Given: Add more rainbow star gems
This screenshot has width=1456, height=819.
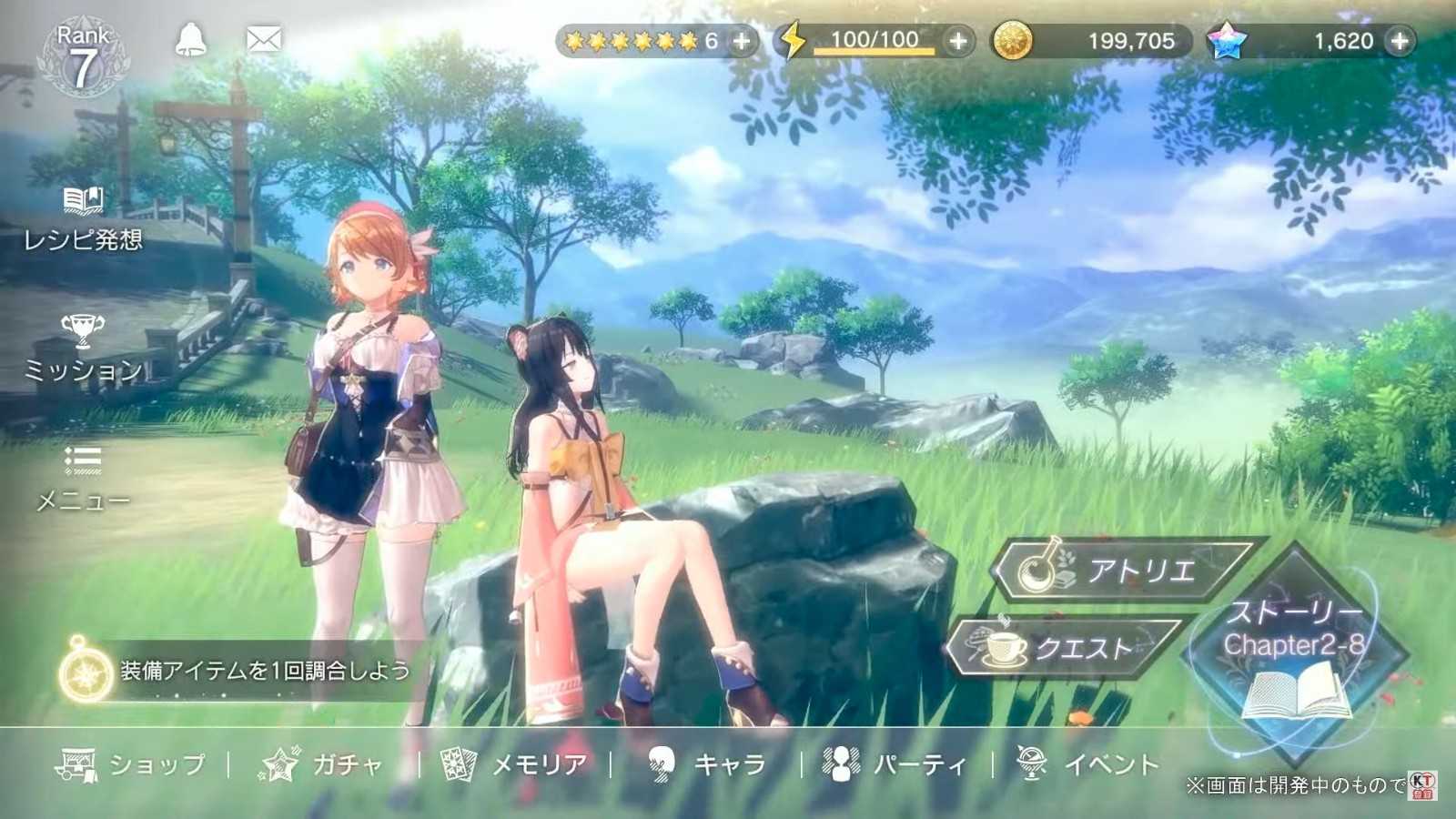Looking at the screenshot, I should click(x=1400, y=41).
